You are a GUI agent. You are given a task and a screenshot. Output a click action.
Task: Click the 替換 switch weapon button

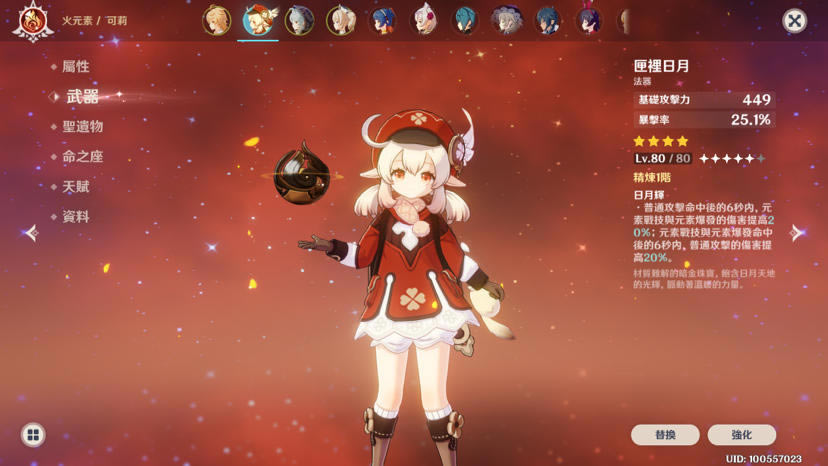pos(665,435)
